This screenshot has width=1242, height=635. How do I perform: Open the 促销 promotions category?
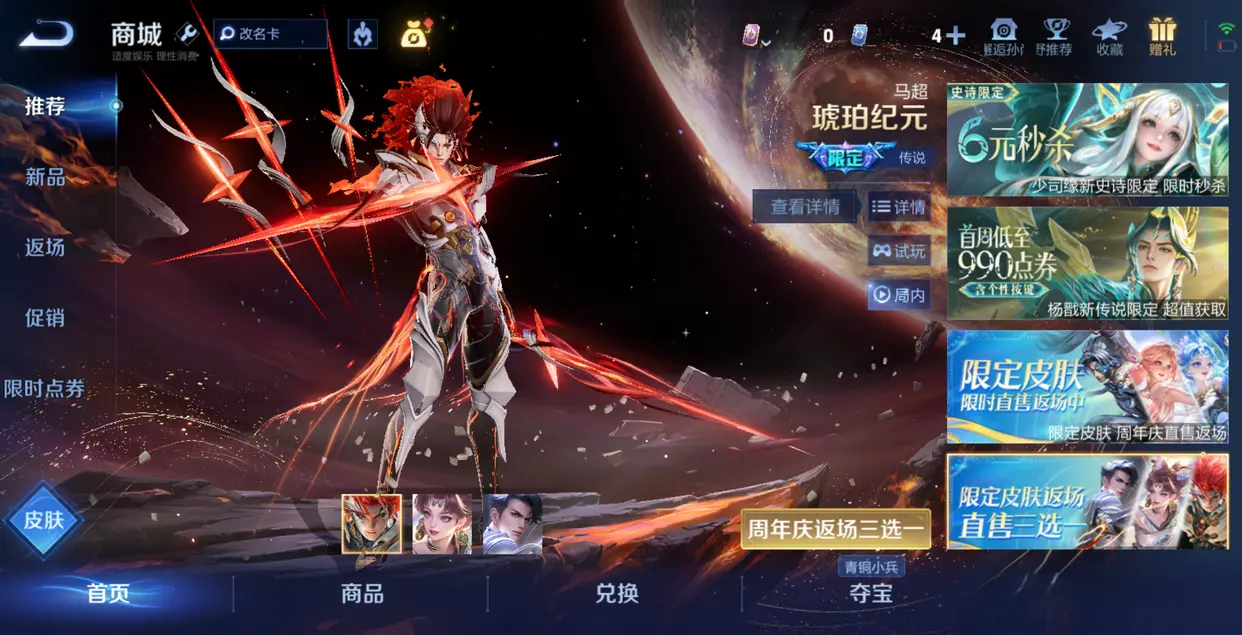tap(45, 318)
